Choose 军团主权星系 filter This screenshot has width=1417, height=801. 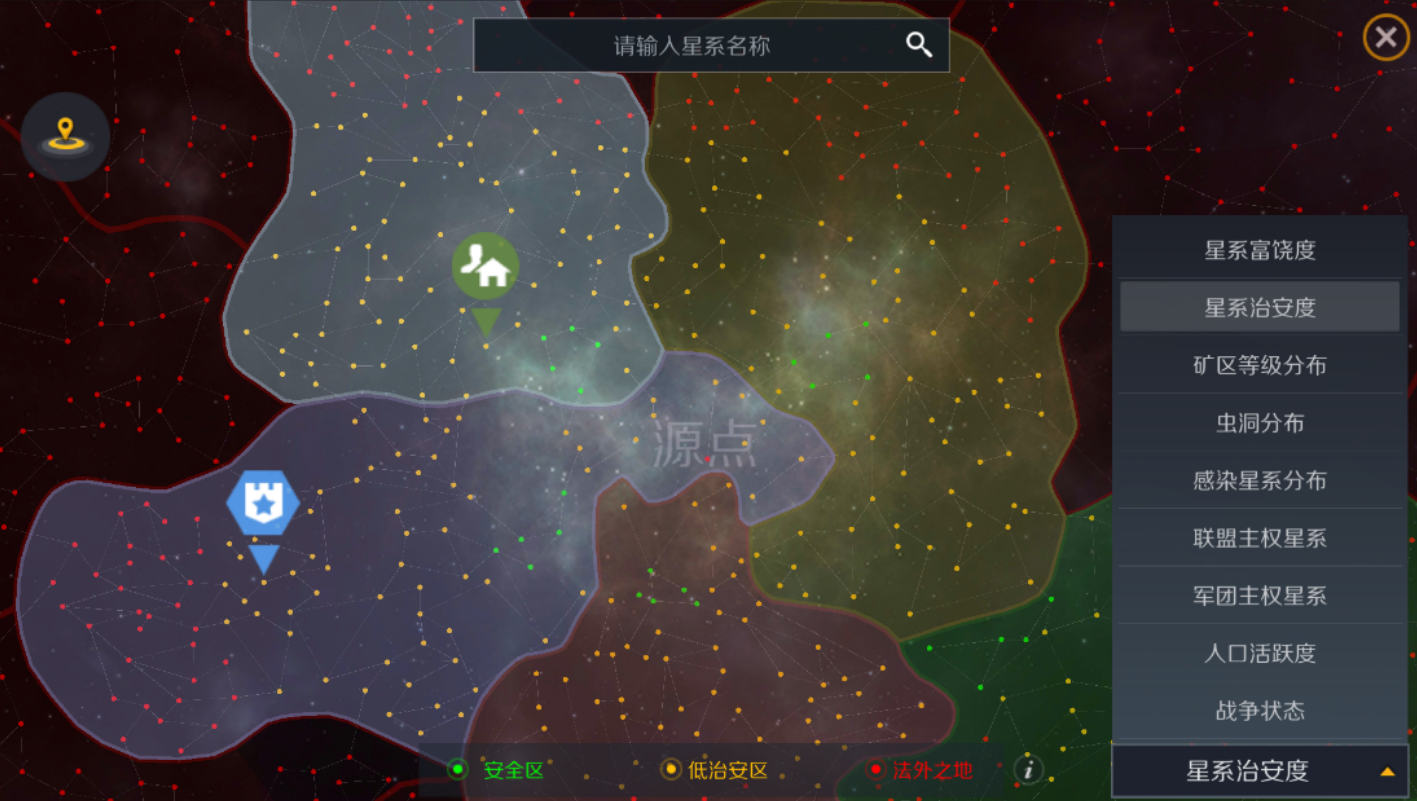pyautogui.click(x=1259, y=596)
